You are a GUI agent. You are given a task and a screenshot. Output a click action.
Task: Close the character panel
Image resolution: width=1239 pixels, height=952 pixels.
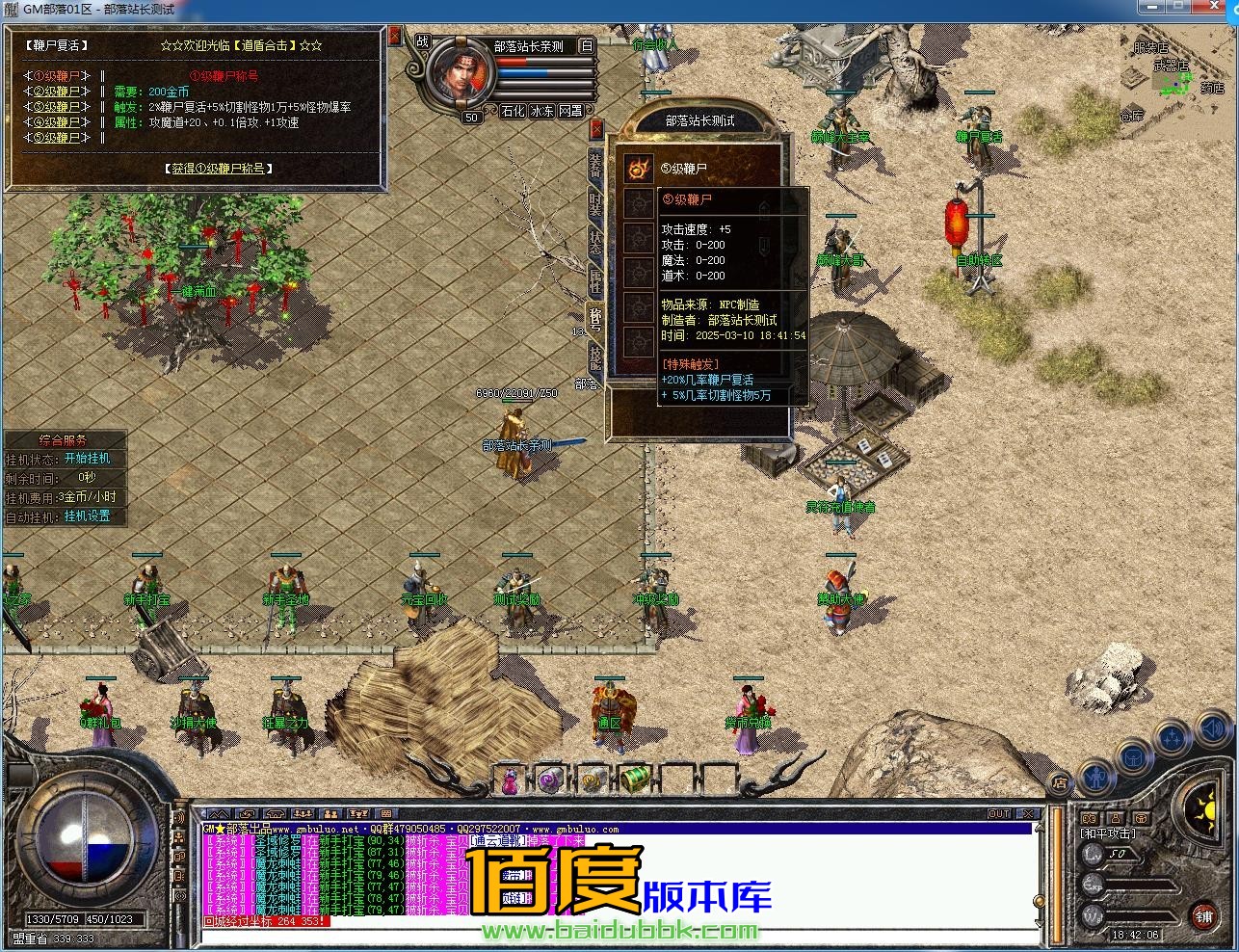tap(596, 129)
